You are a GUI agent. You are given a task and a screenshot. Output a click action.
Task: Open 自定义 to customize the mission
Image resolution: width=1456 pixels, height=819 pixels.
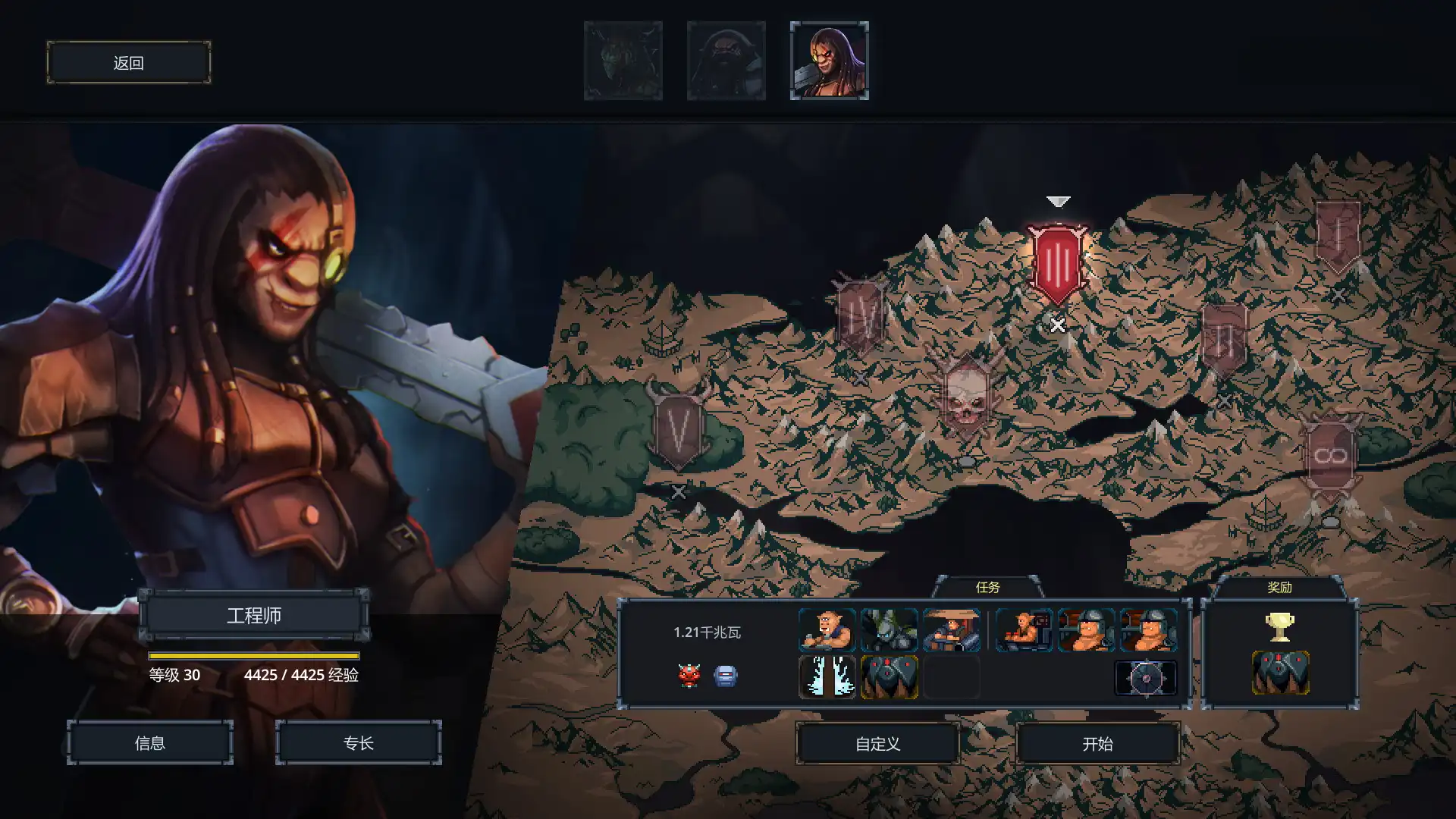coord(877,743)
